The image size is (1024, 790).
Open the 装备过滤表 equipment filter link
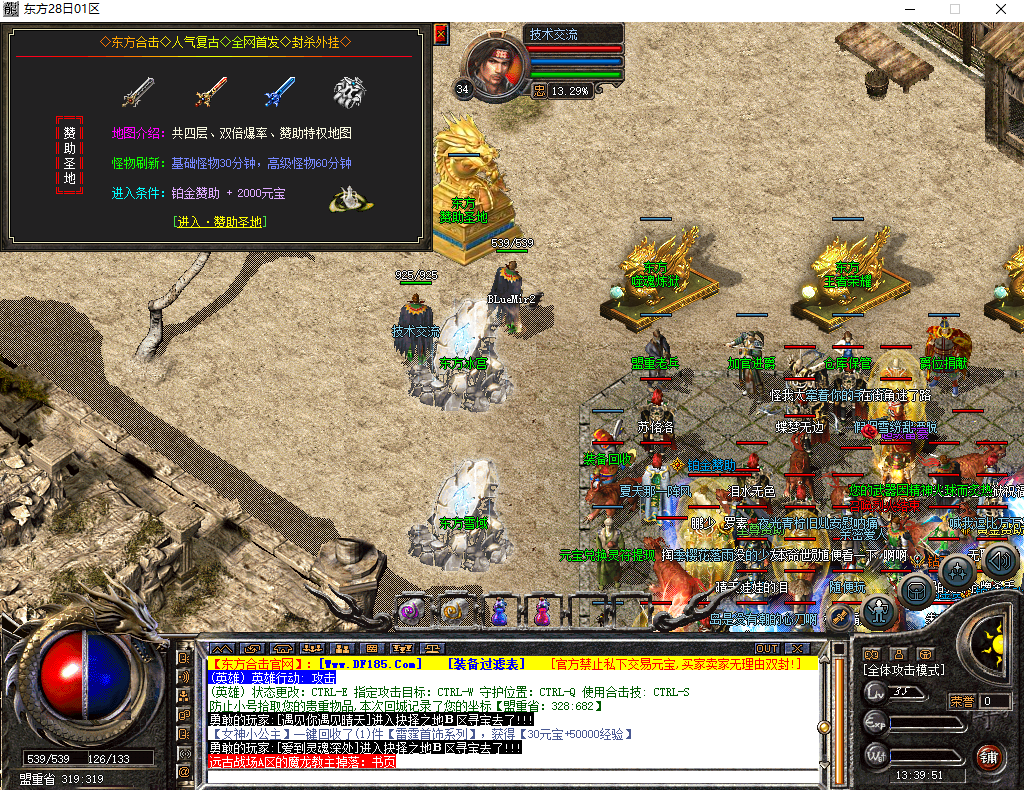(485, 664)
